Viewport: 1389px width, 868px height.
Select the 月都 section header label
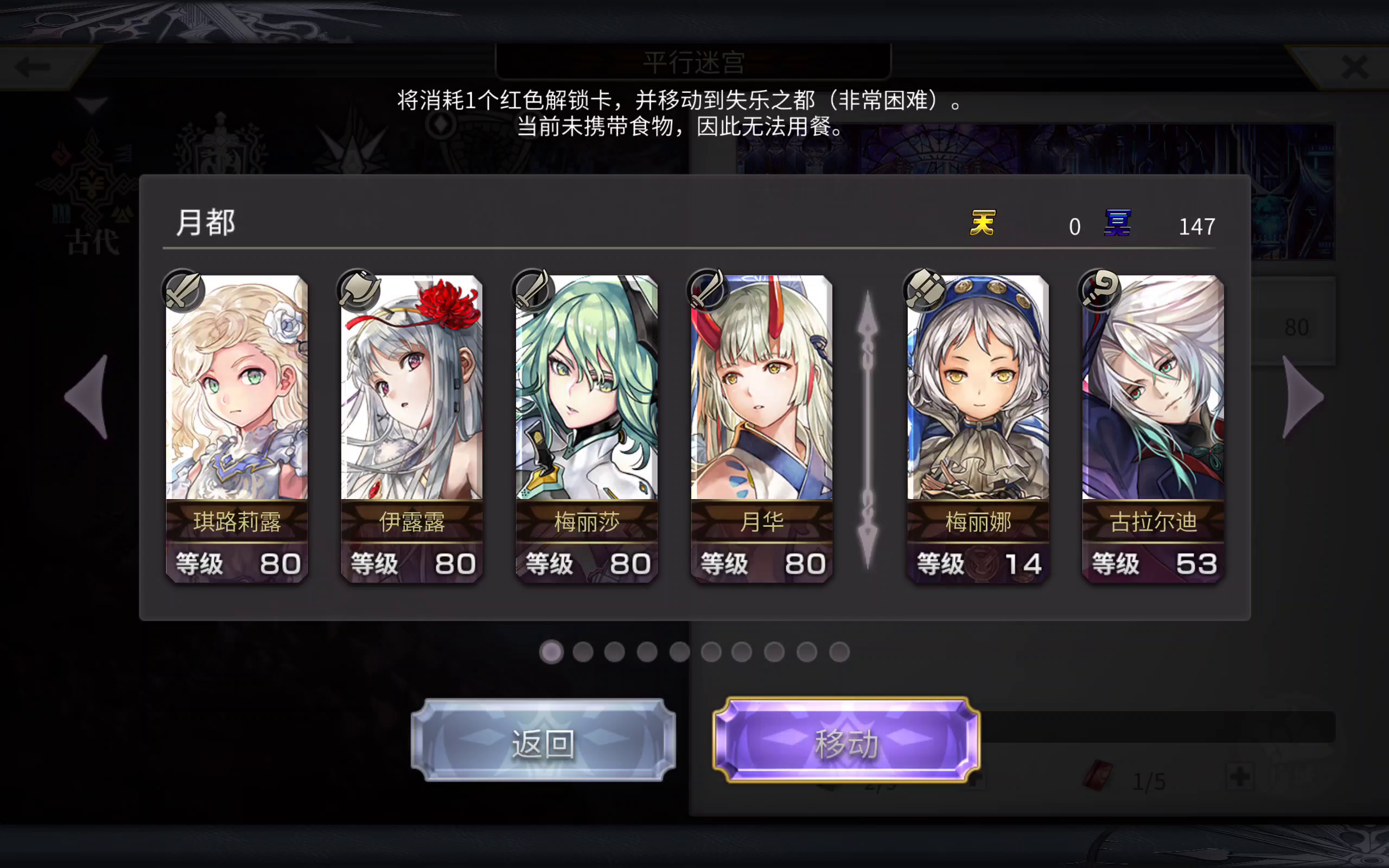(x=206, y=223)
